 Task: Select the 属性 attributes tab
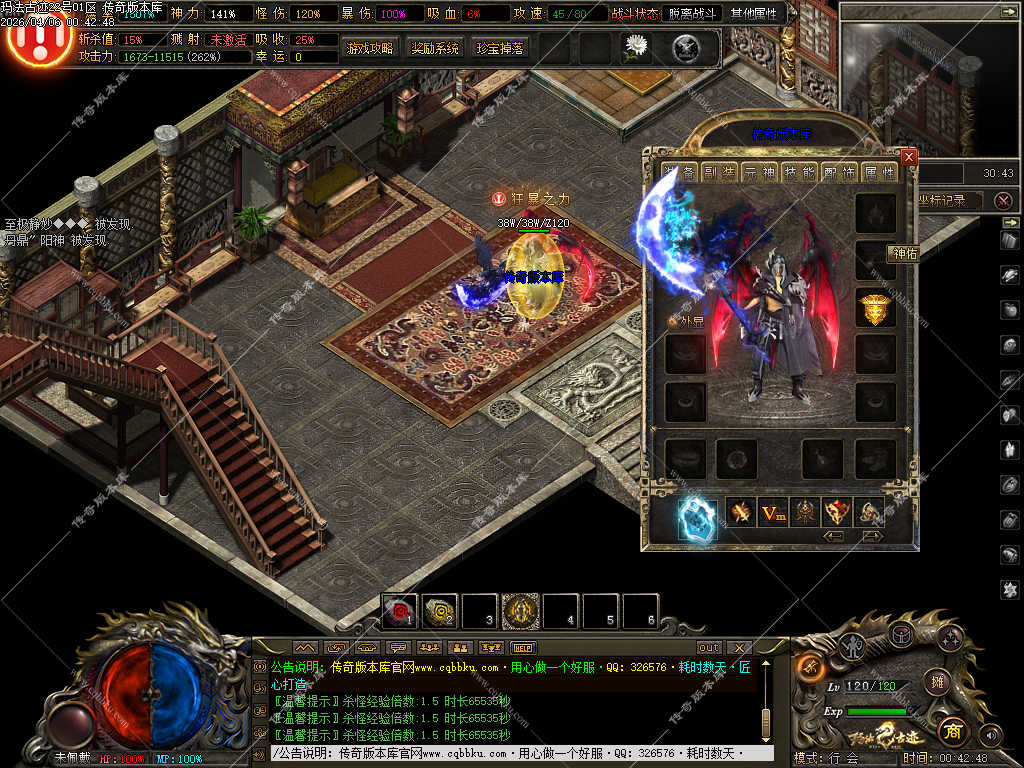click(880, 172)
